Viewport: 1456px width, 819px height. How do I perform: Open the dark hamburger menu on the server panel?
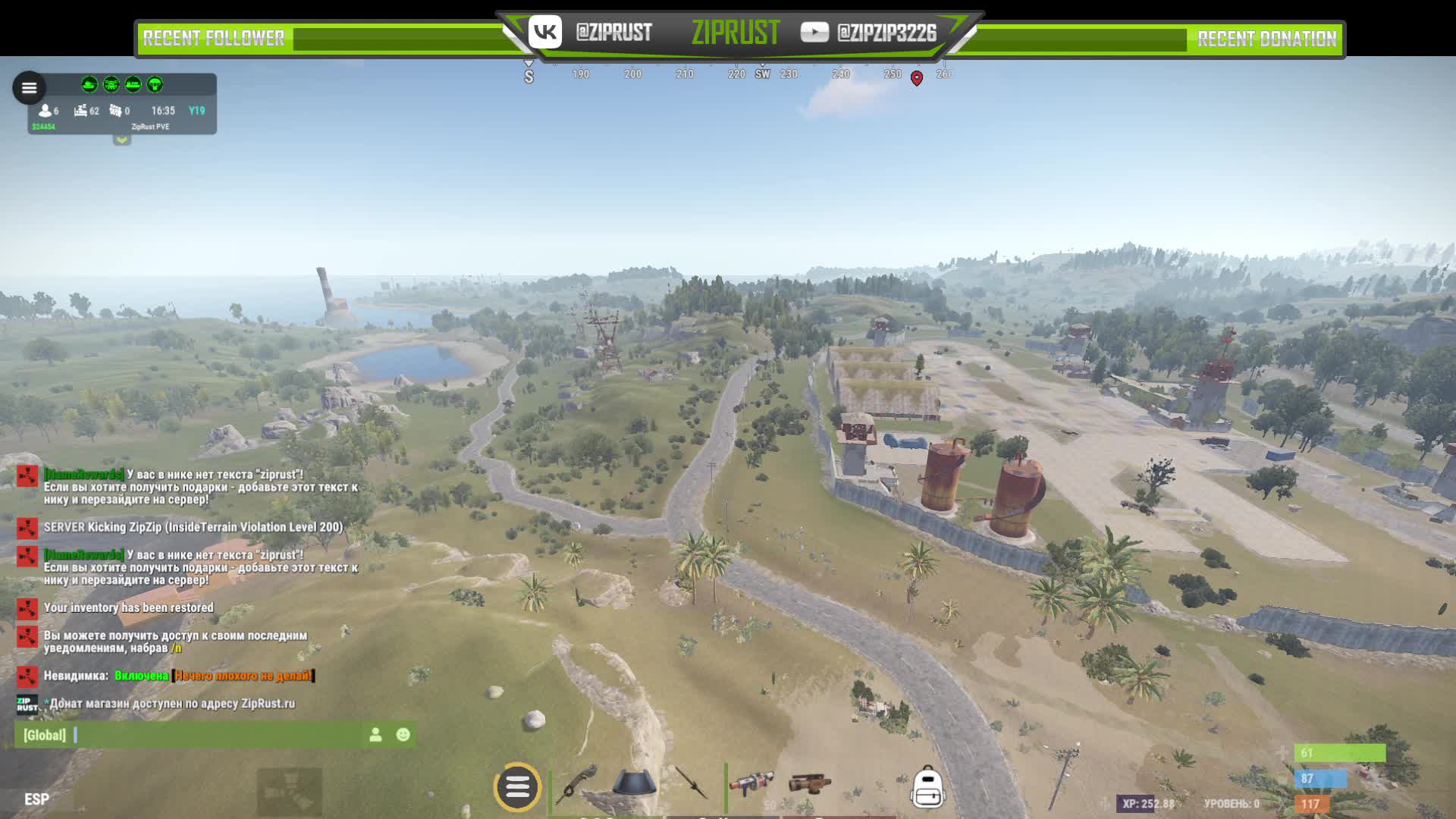pyautogui.click(x=29, y=88)
